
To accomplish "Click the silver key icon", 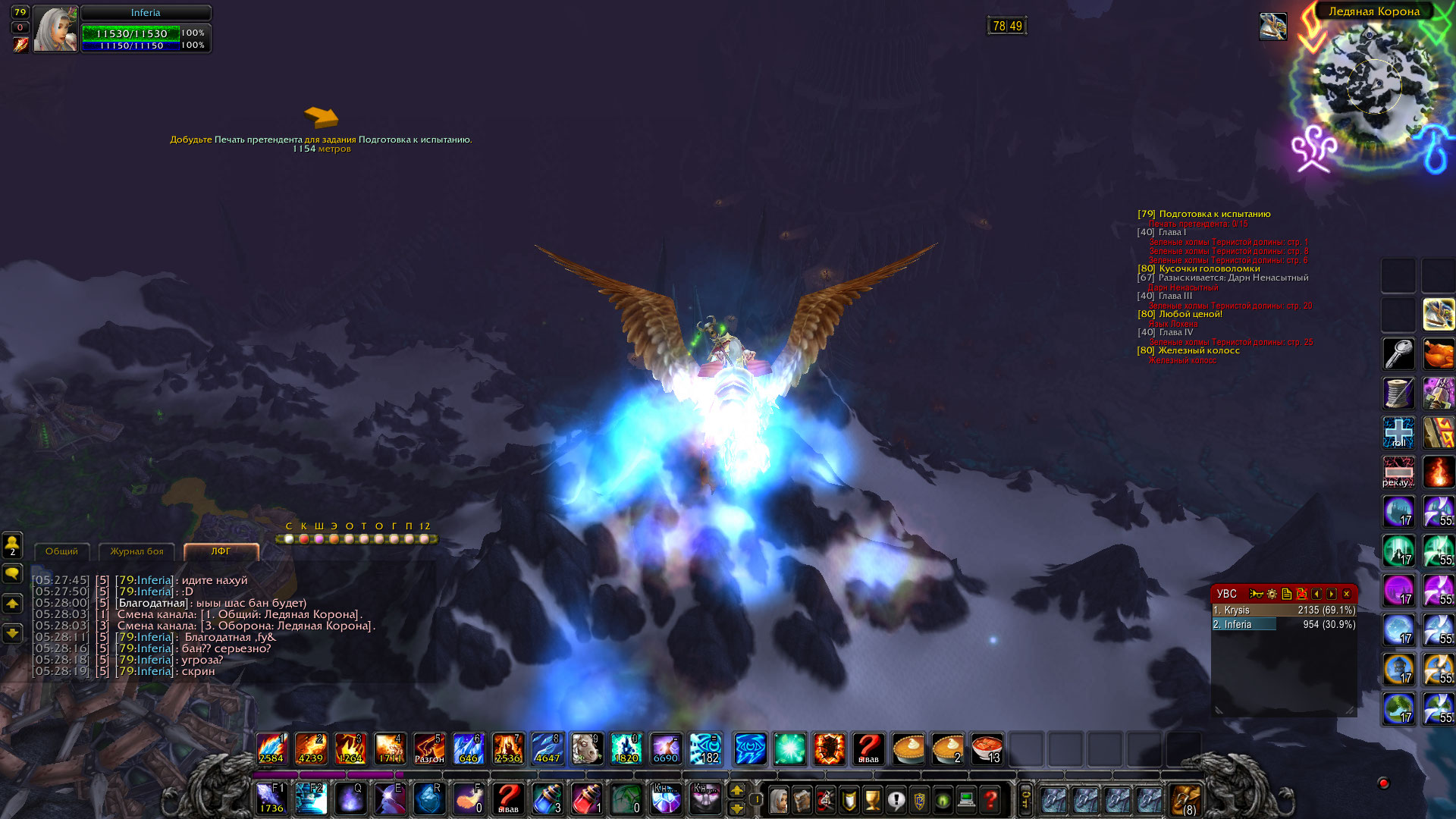I will tap(1398, 354).
